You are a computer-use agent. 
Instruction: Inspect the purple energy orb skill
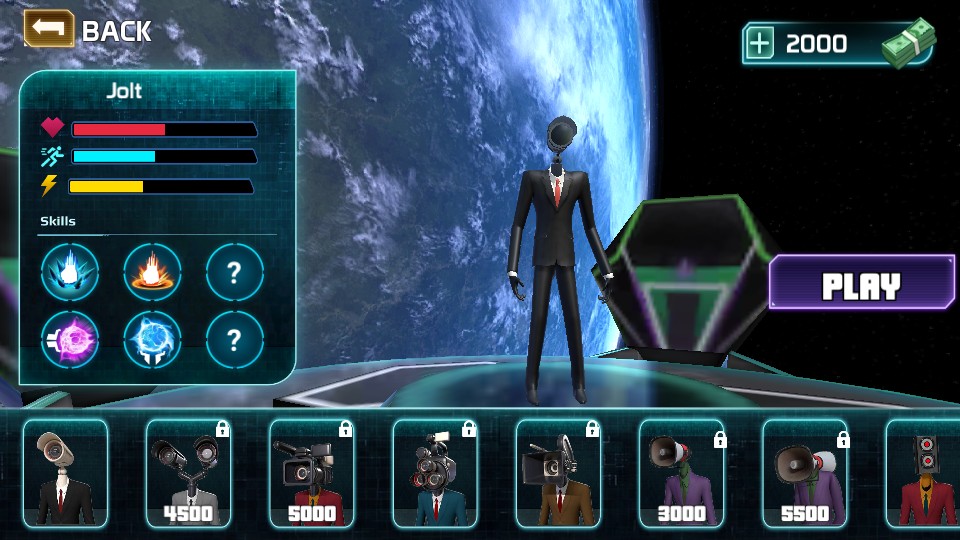(70, 340)
